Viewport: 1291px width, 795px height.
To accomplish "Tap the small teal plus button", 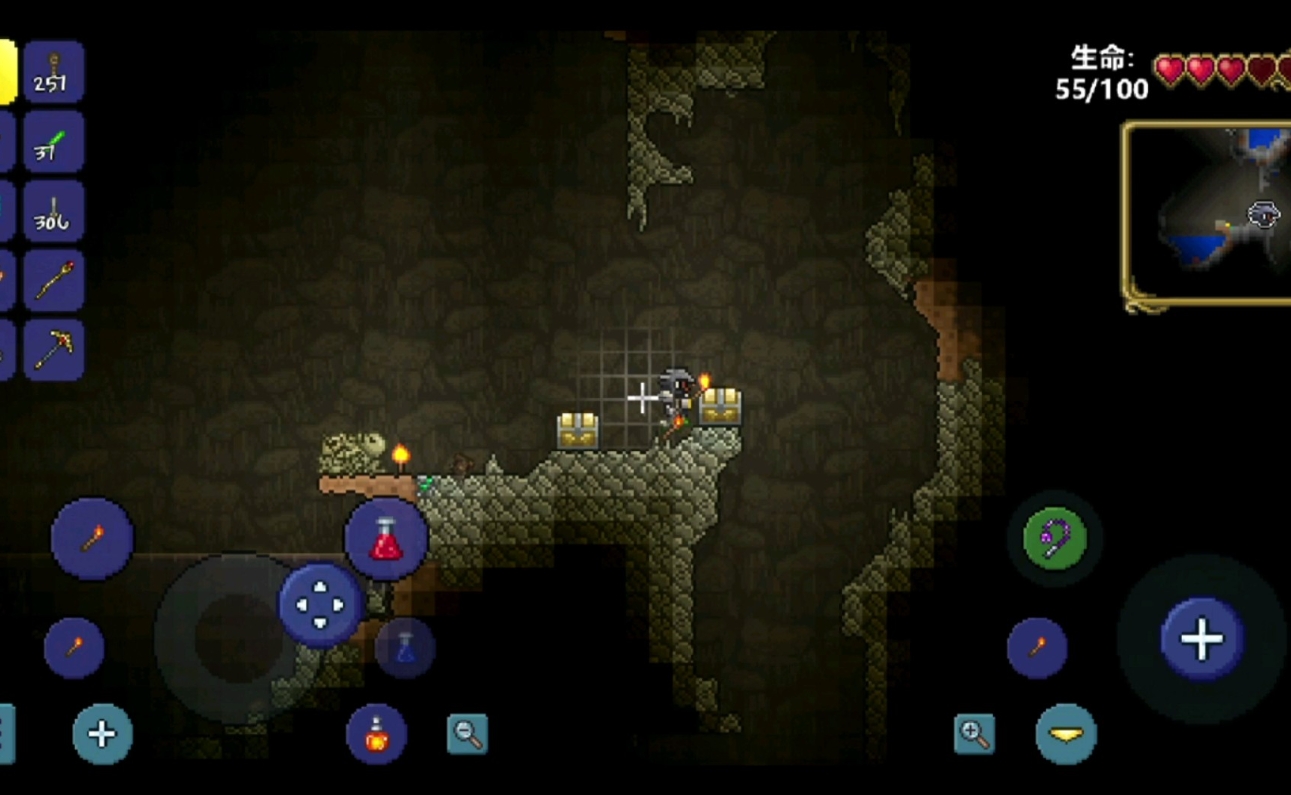I will point(102,735).
